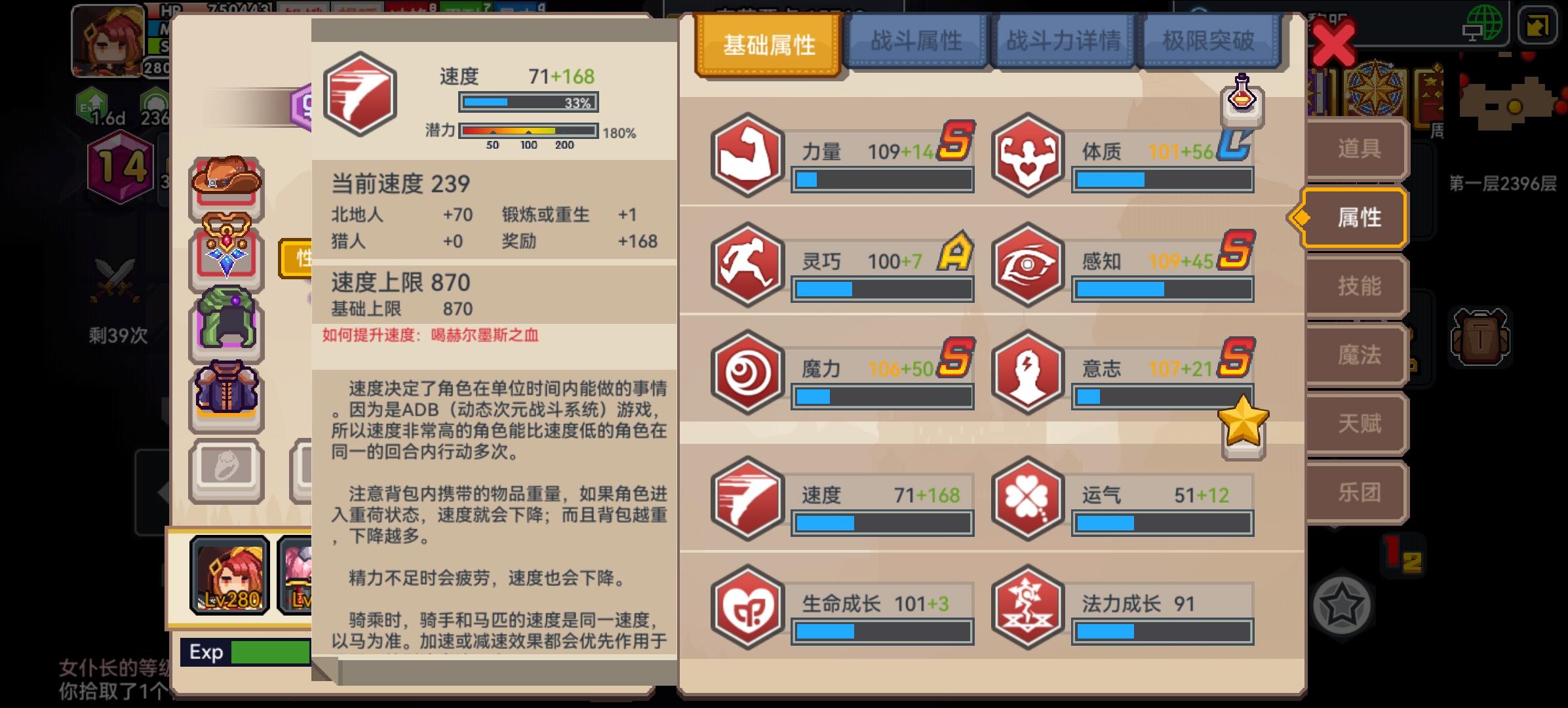Switch to the 战斗属性 tab
The width and height of the screenshot is (1568, 708).
917,41
